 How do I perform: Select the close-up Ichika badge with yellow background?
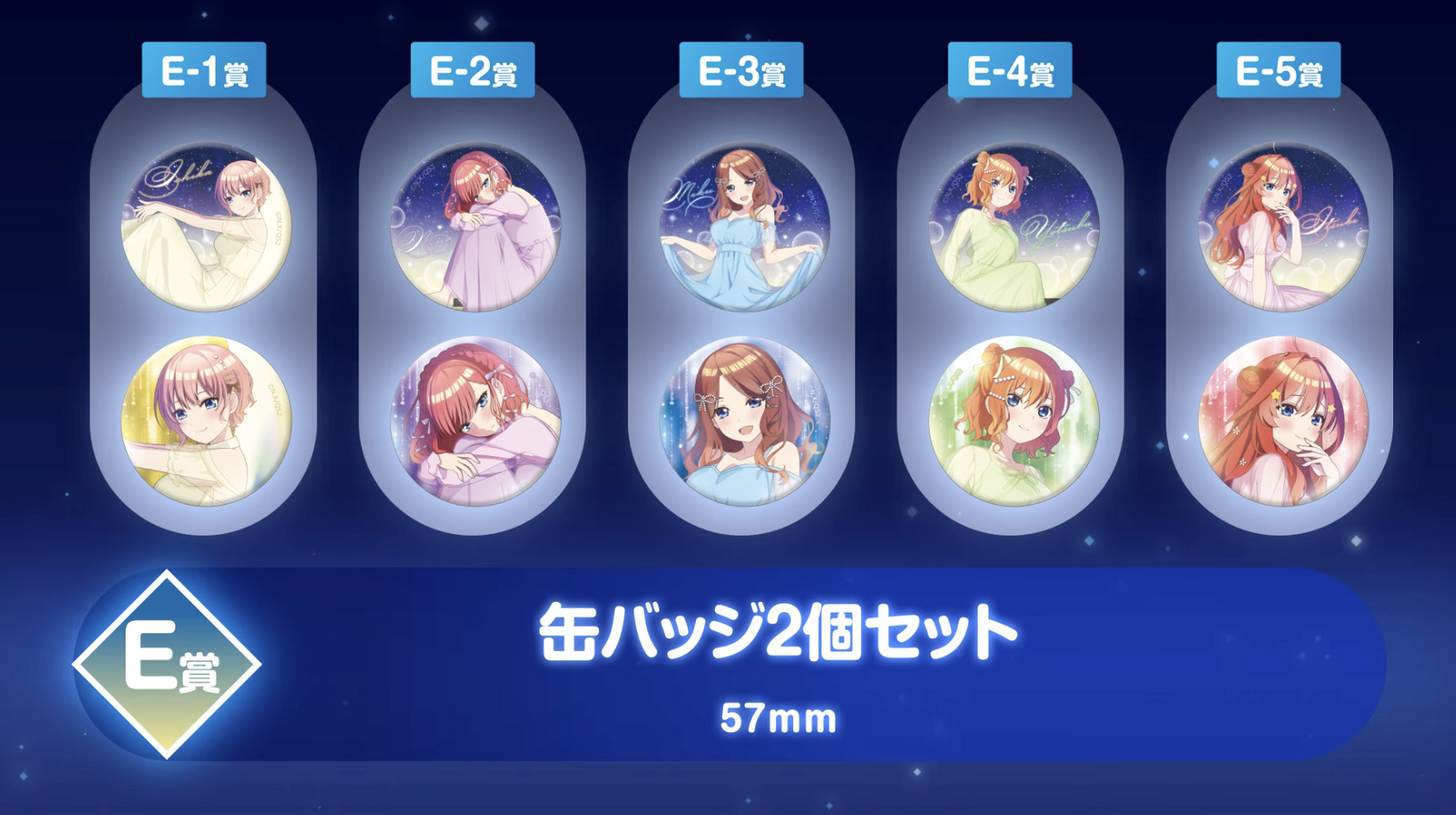pyautogui.click(x=207, y=422)
